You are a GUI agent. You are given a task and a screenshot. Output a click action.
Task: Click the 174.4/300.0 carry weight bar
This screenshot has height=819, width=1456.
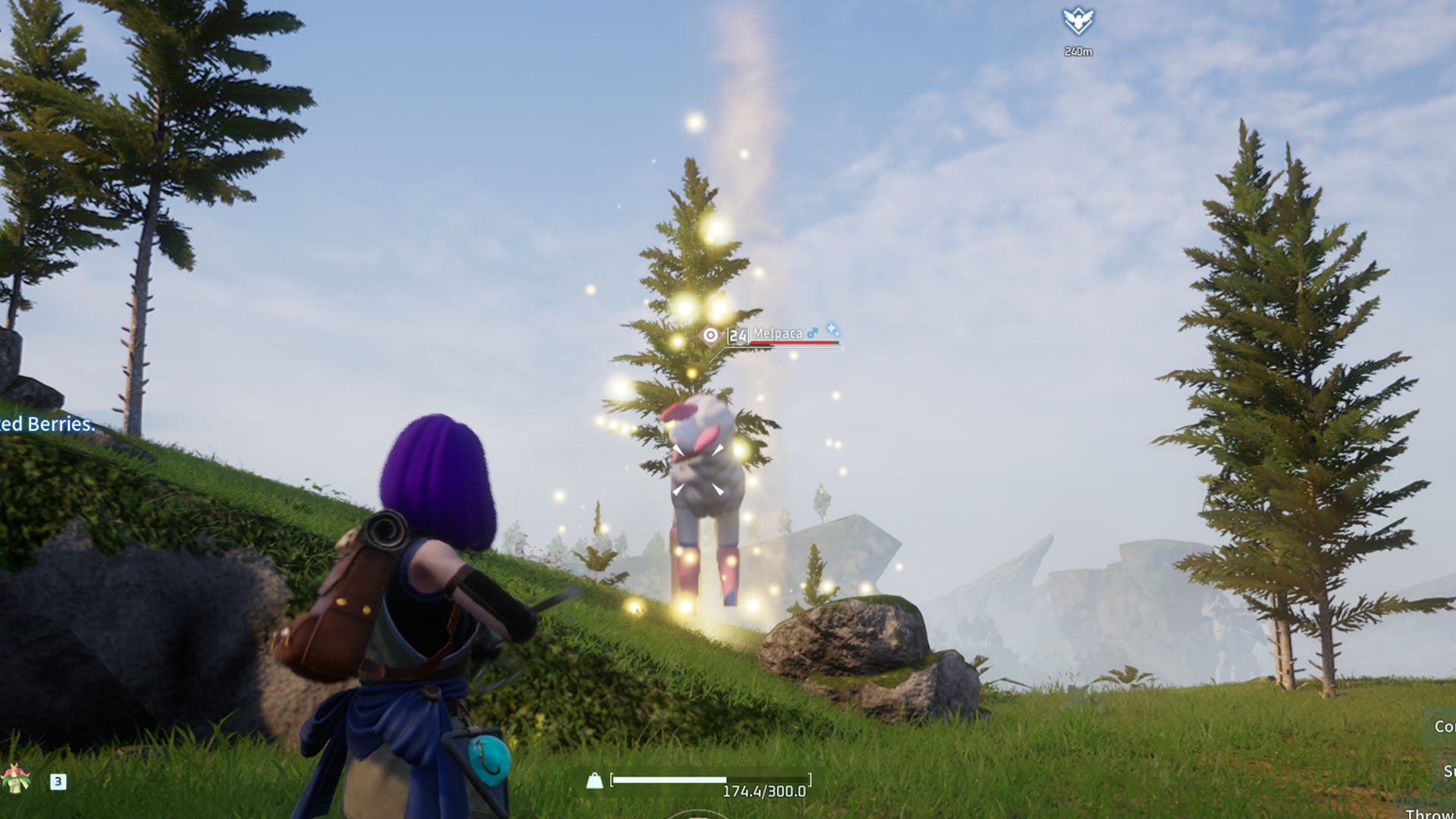(713, 779)
